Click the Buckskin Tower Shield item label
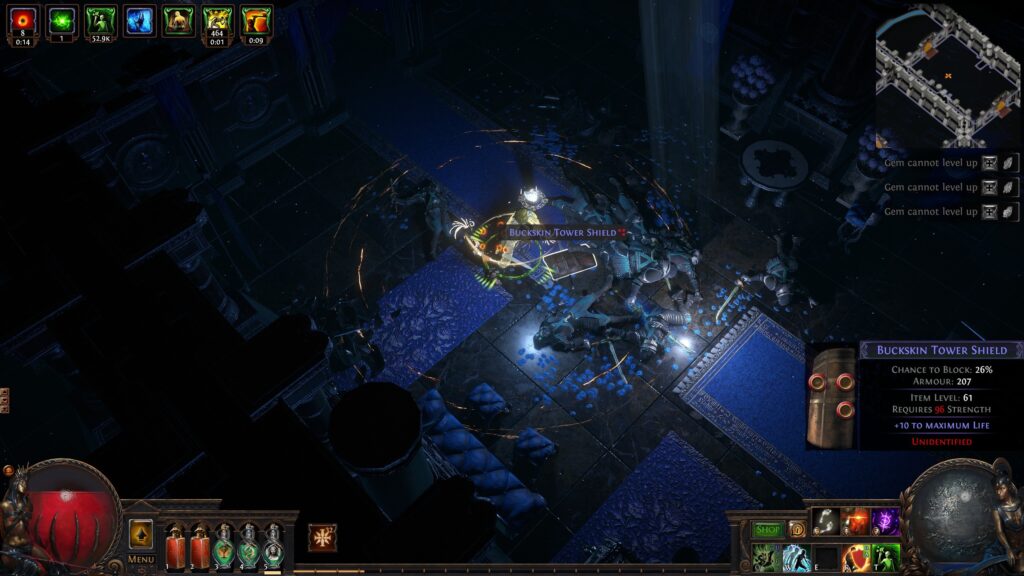The width and height of the screenshot is (1024, 576). (x=561, y=232)
